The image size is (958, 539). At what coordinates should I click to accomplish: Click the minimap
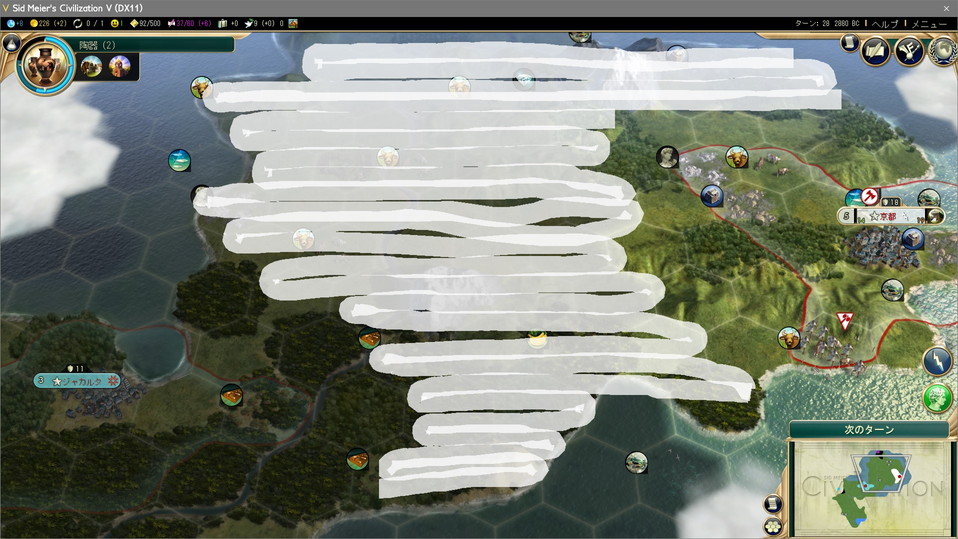coord(868,486)
